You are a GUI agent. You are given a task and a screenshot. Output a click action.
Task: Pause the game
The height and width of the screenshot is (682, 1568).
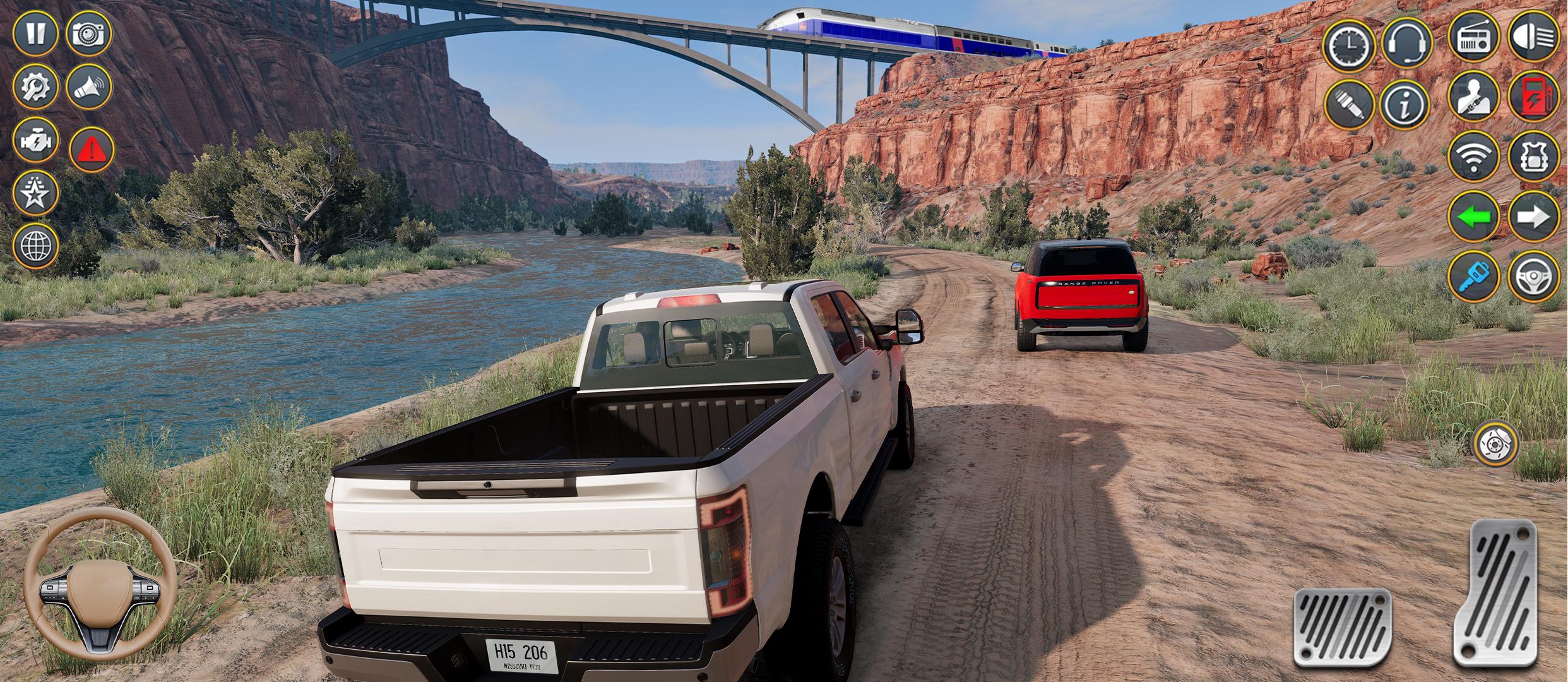coord(35,33)
